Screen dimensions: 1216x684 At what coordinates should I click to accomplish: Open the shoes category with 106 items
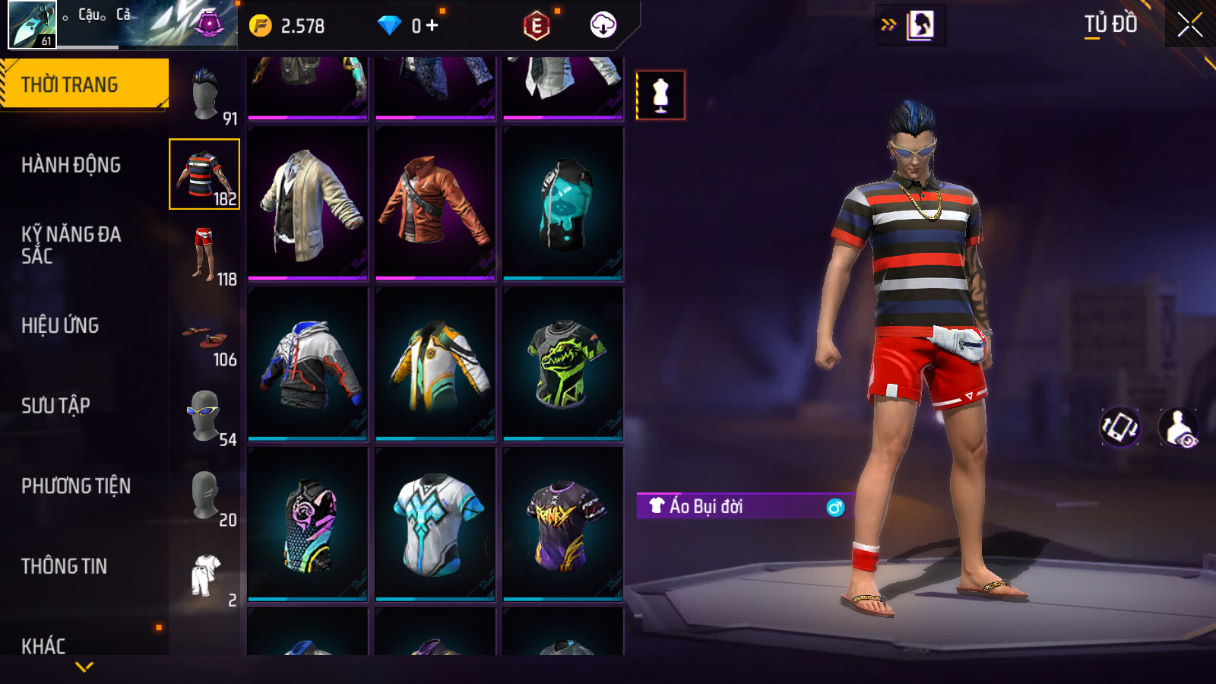[205, 337]
